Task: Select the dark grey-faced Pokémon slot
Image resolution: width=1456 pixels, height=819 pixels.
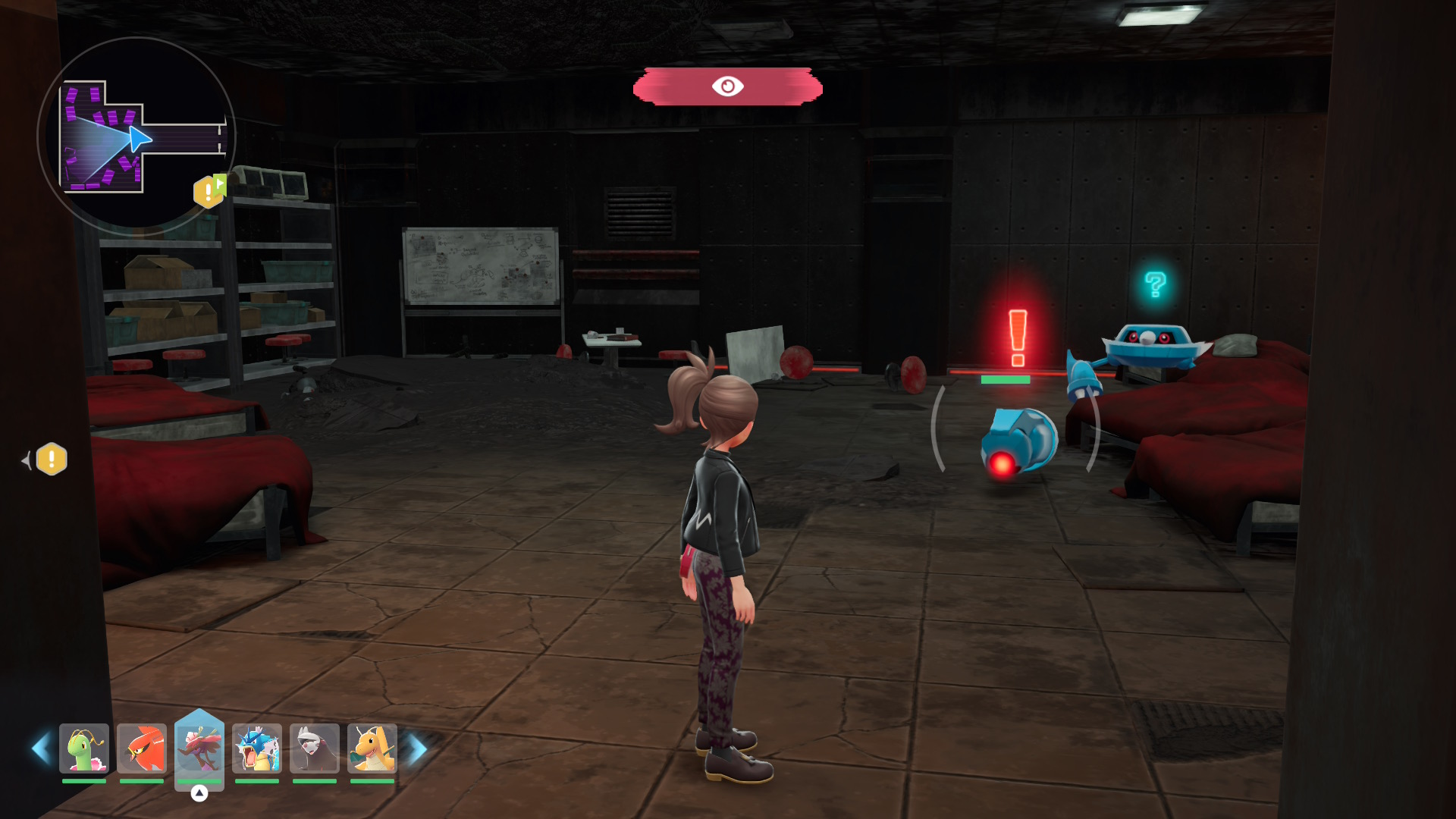Action: click(x=315, y=748)
